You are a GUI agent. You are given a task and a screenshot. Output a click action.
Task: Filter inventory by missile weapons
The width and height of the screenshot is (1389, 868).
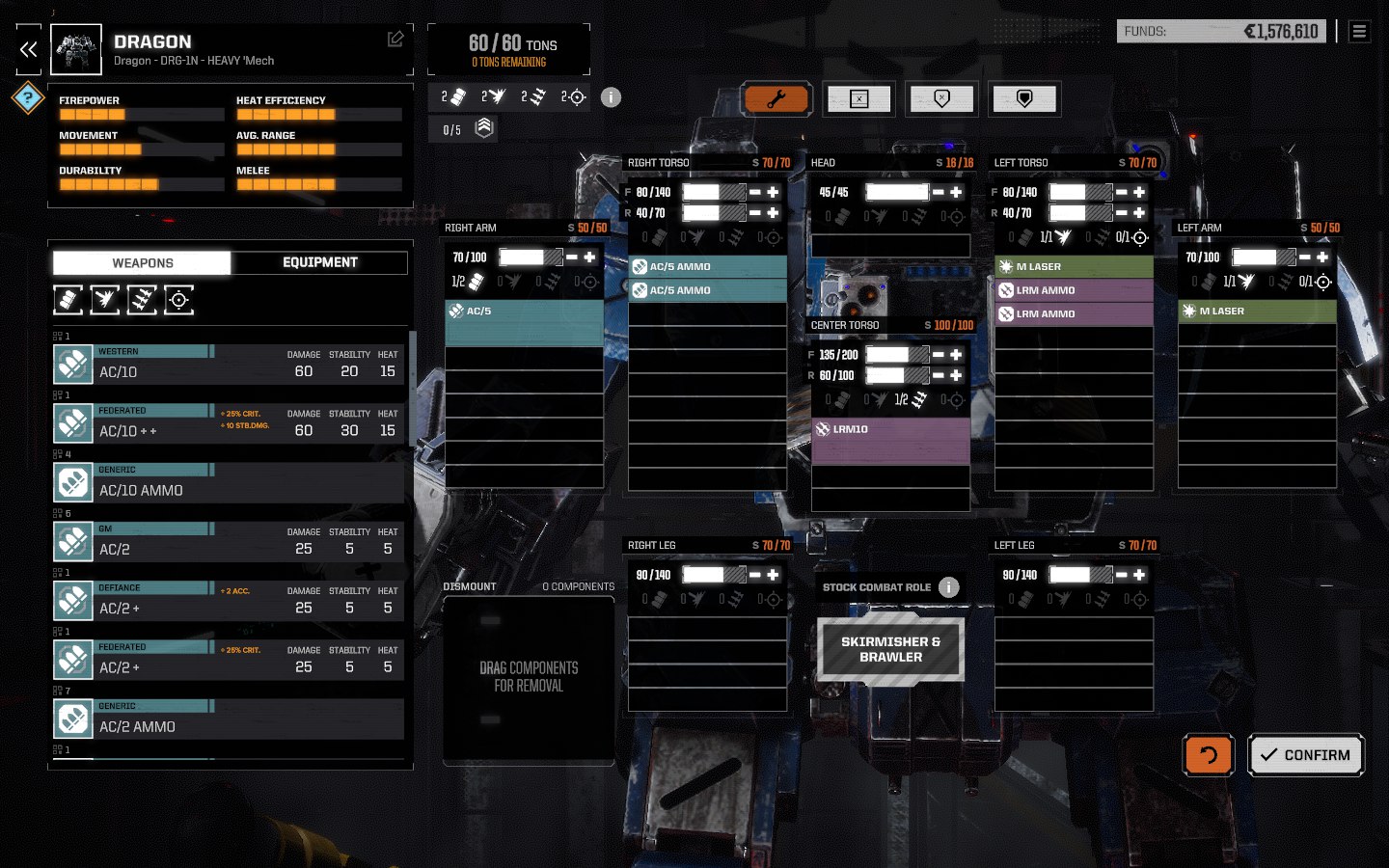142,300
